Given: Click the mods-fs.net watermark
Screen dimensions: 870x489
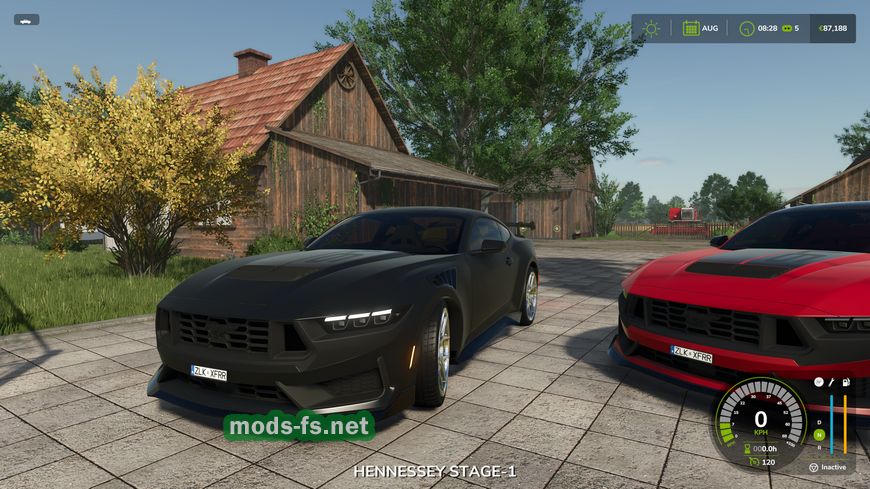Looking at the screenshot, I should (x=299, y=426).
